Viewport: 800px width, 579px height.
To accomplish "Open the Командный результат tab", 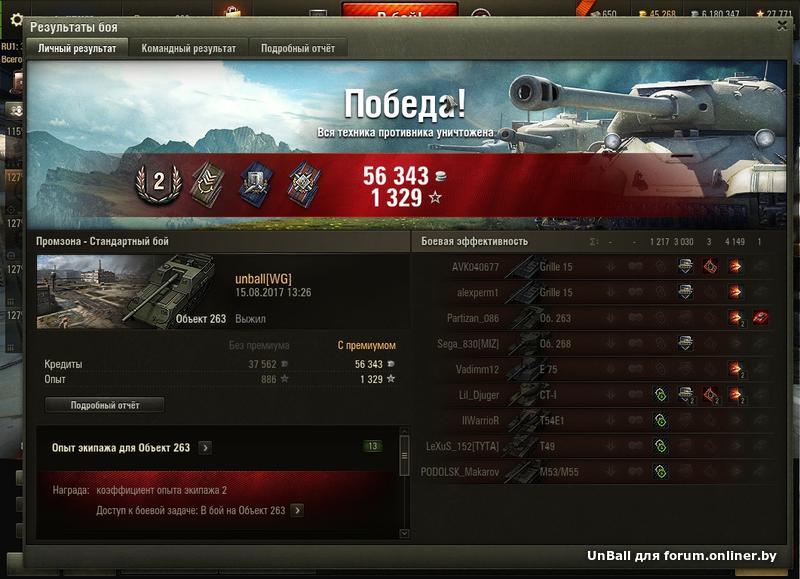I will (x=189, y=48).
